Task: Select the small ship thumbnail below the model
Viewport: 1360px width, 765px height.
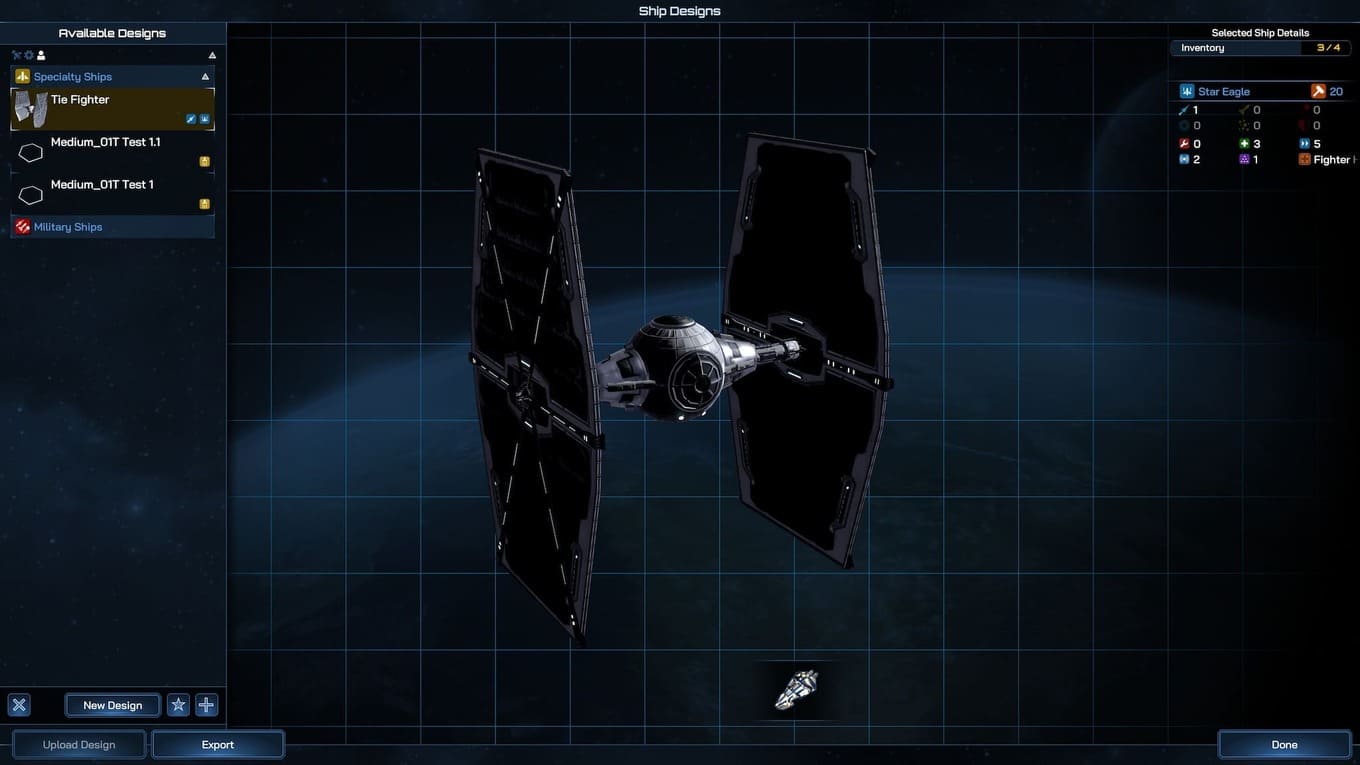Action: [797, 690]
